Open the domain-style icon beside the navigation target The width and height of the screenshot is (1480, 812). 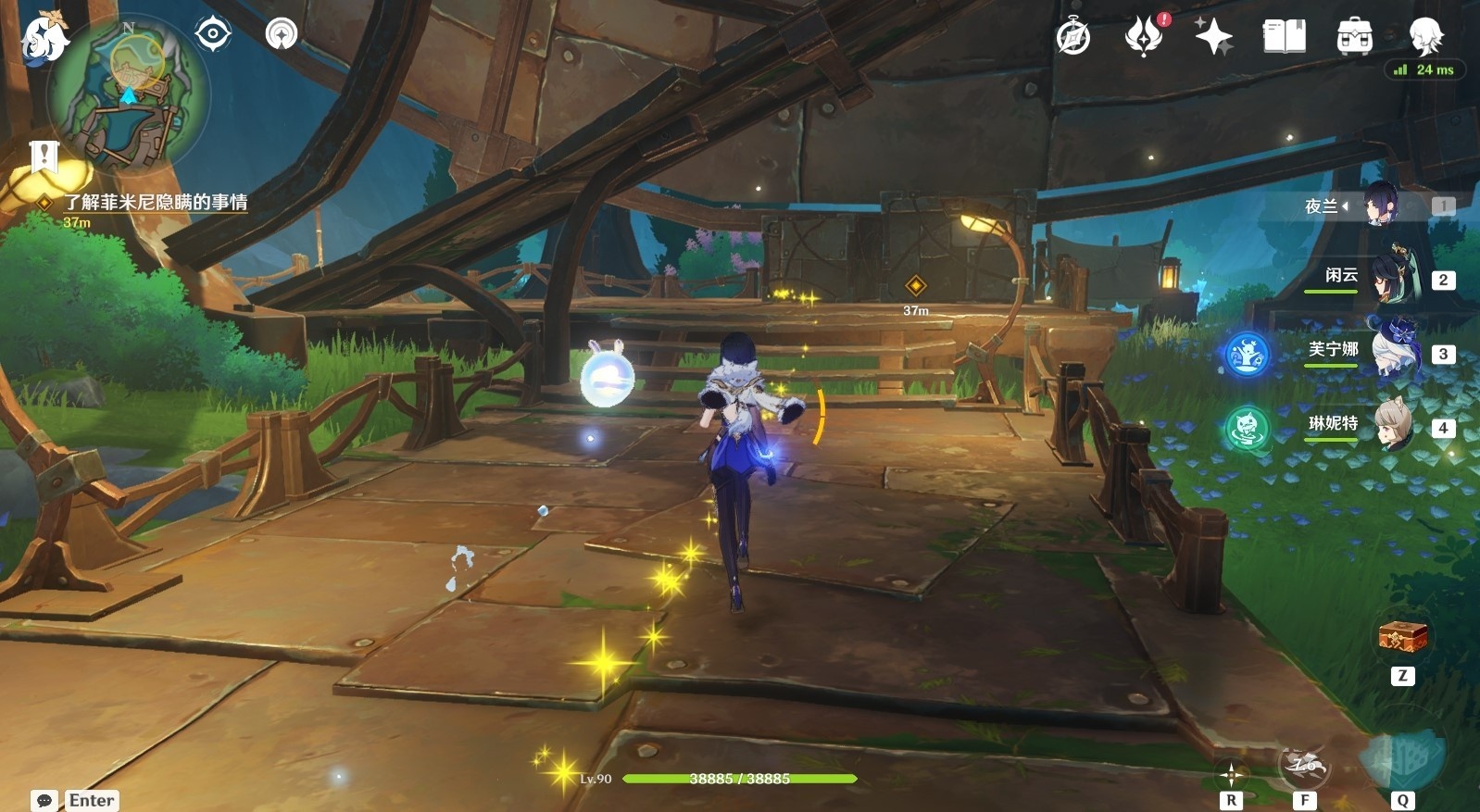coord(282,34)
